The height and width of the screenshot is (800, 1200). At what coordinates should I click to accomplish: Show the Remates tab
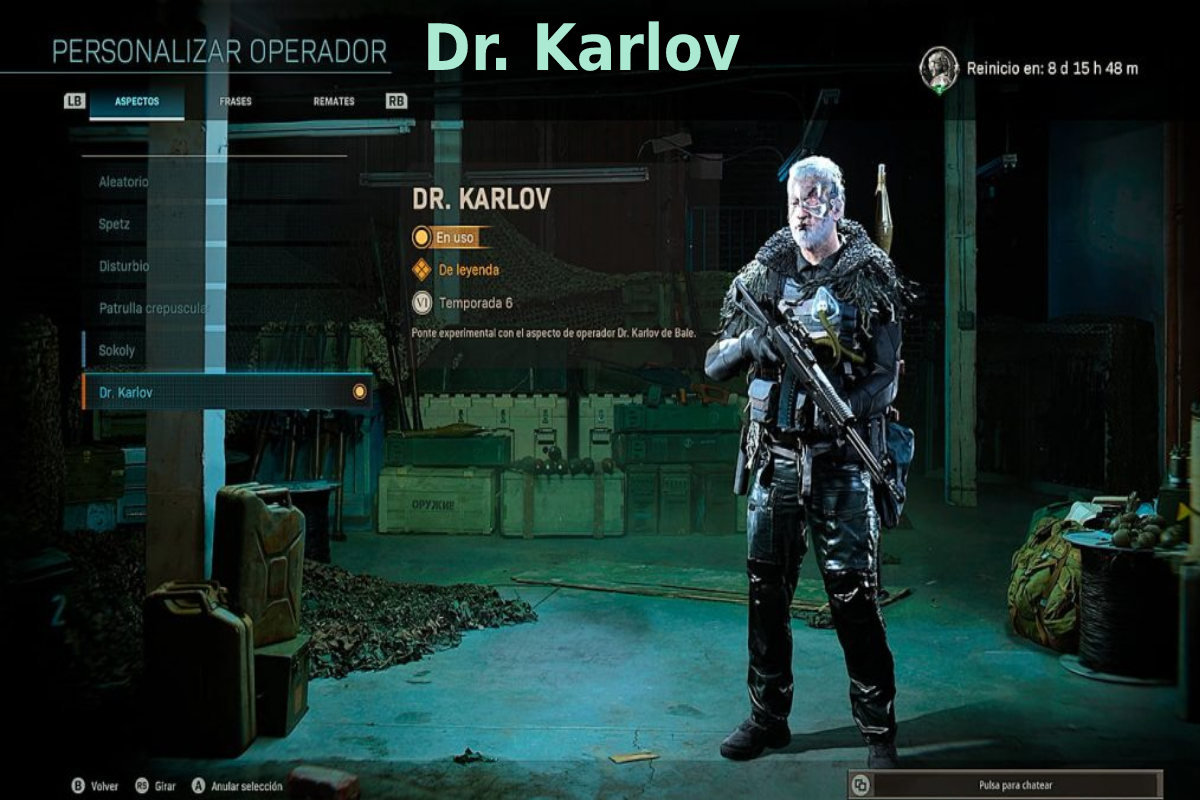(x=333, y=101)
